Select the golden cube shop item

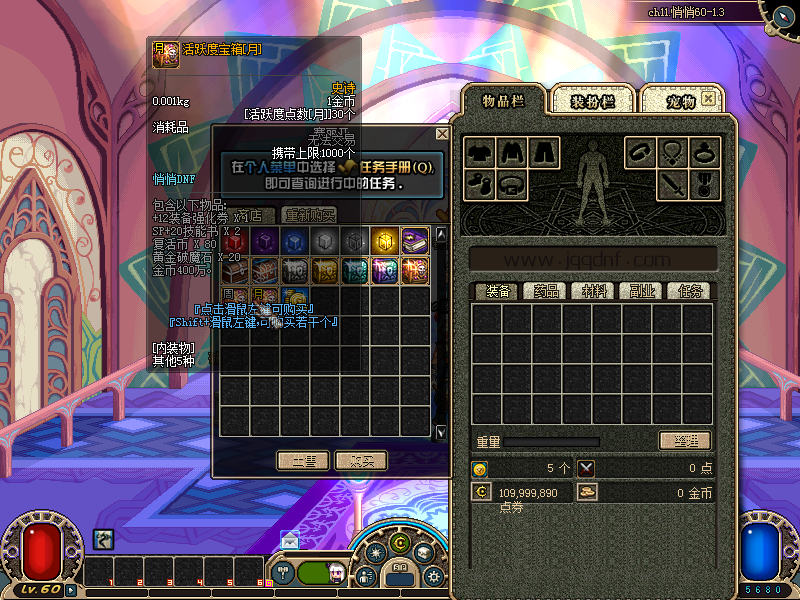tap(385, 241)
